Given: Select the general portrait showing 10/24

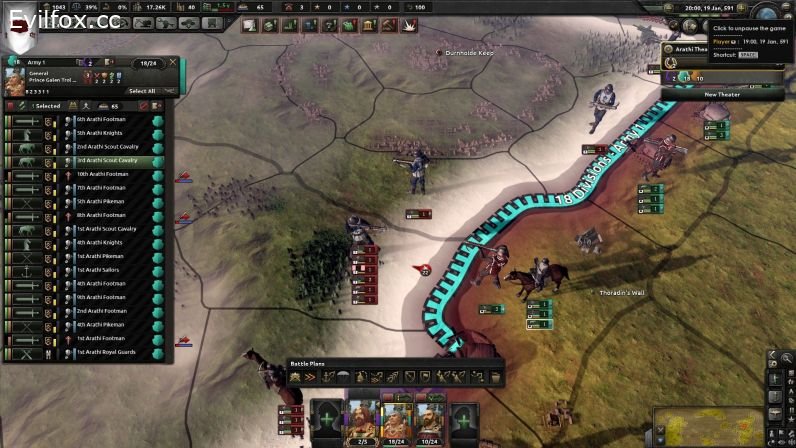Looking at the screenshot, I should (x=429, y=420).
